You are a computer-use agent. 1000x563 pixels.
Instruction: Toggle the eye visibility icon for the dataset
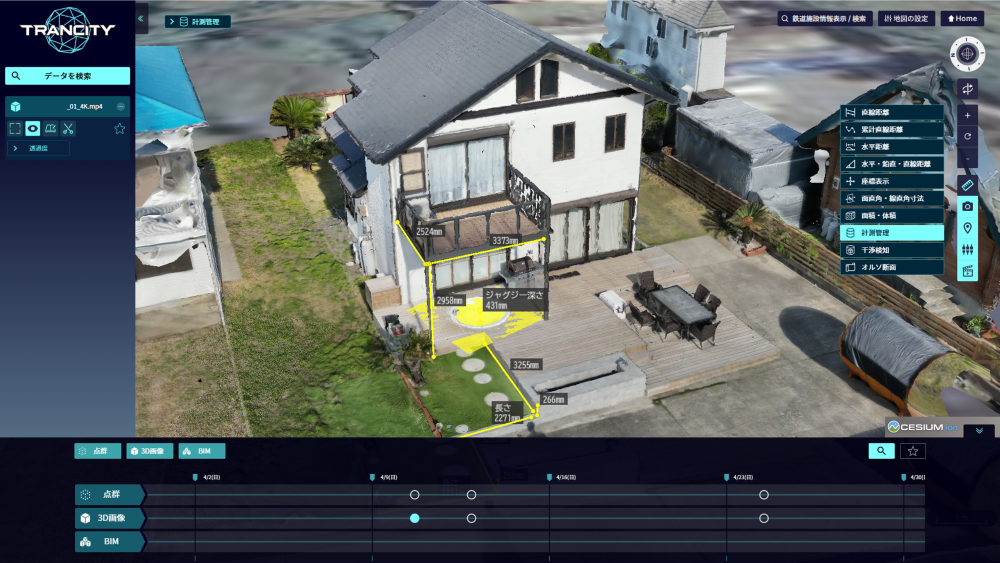click(x=33, y=128)
